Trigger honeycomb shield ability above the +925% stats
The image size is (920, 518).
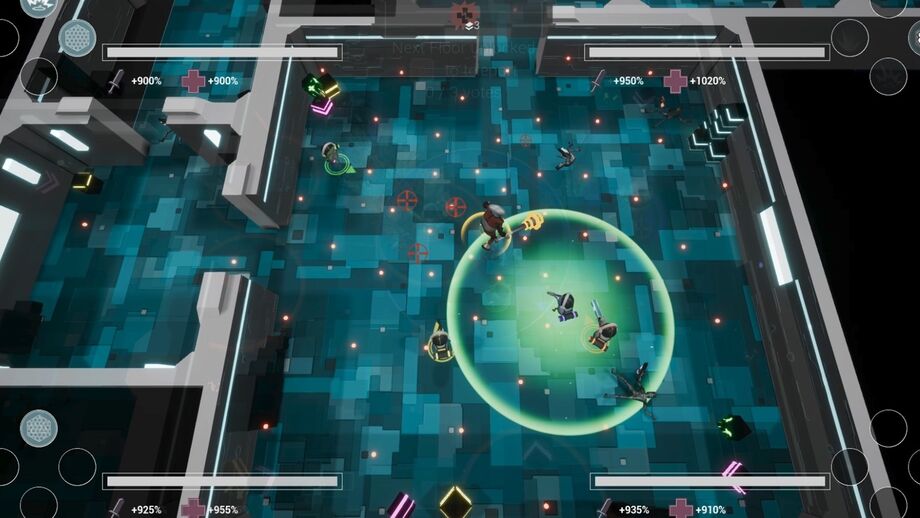pyautogui.click(x=39, y=428)
